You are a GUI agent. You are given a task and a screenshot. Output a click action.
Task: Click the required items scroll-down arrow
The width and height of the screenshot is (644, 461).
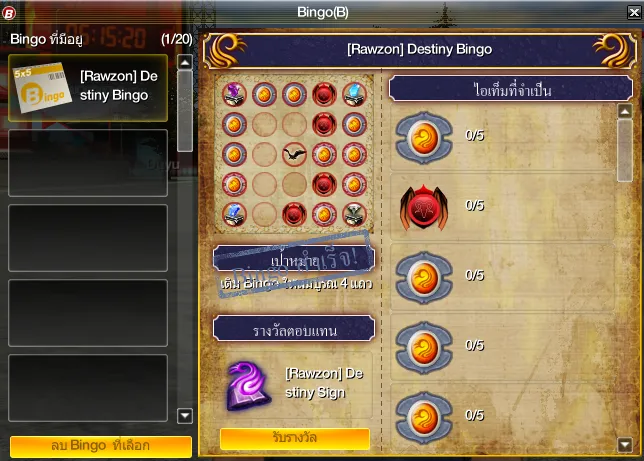coord(625,444)
